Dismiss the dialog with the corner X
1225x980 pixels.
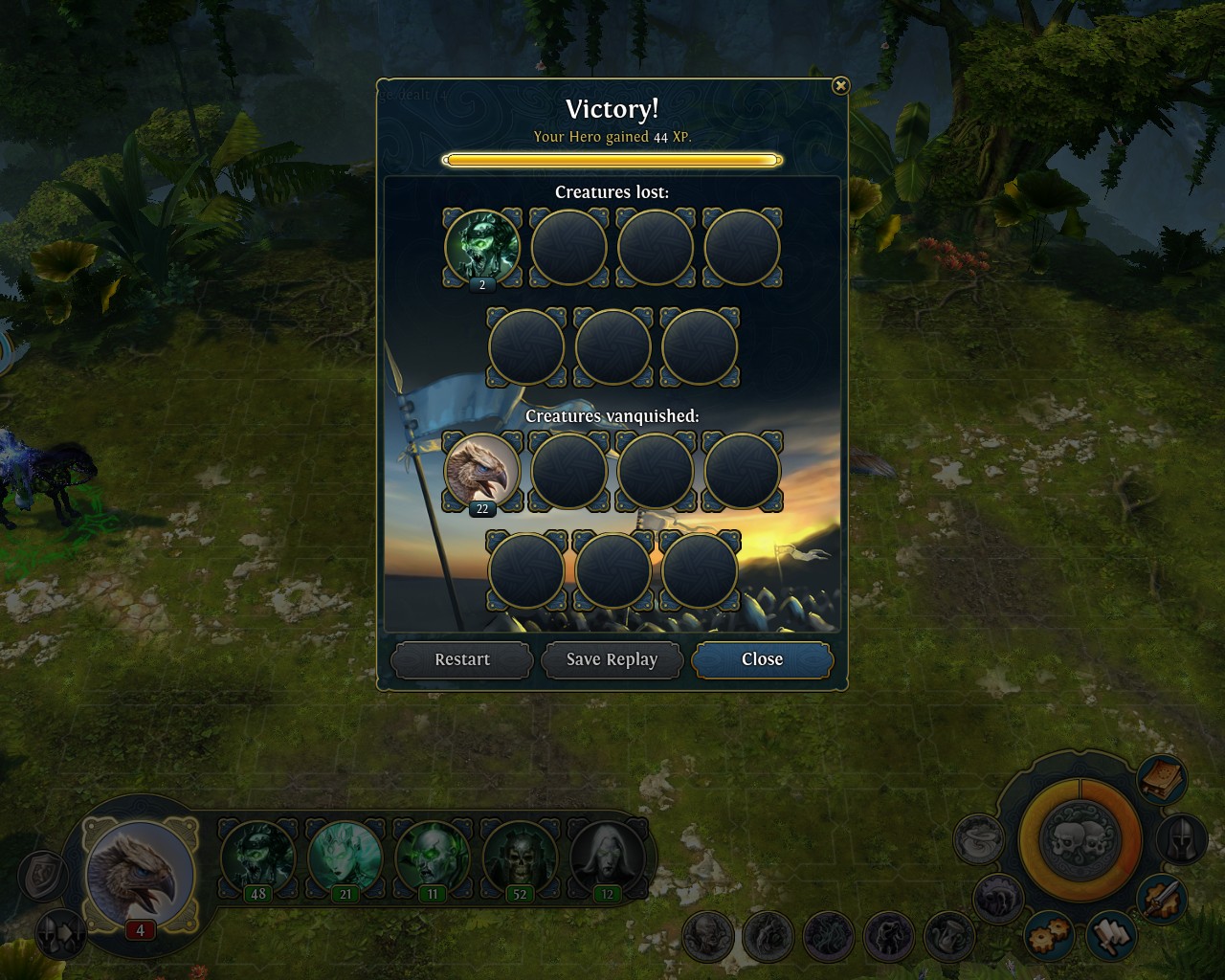coord(840,86)
